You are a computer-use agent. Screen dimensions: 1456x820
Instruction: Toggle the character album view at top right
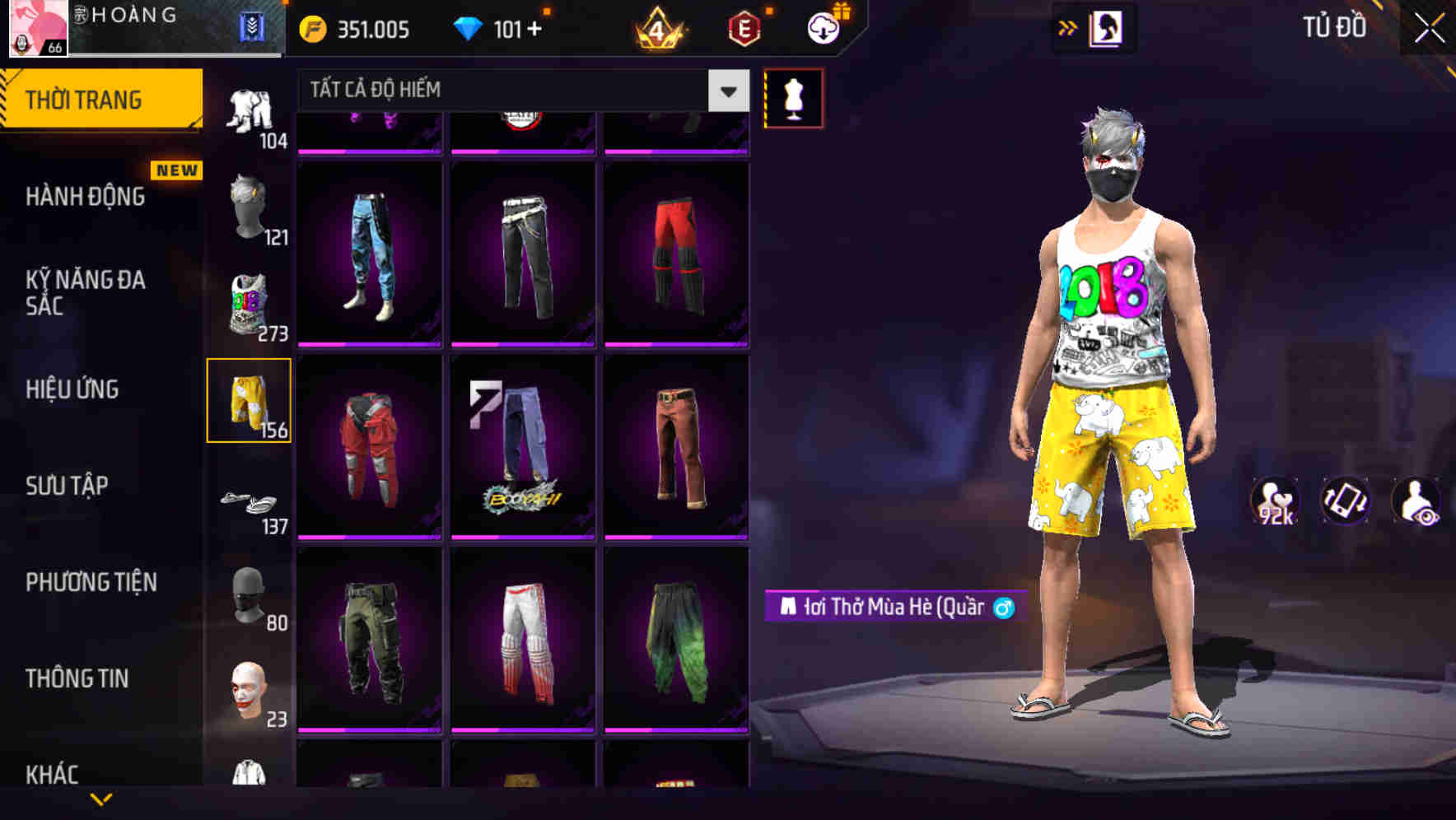[x=1108, y=27]
